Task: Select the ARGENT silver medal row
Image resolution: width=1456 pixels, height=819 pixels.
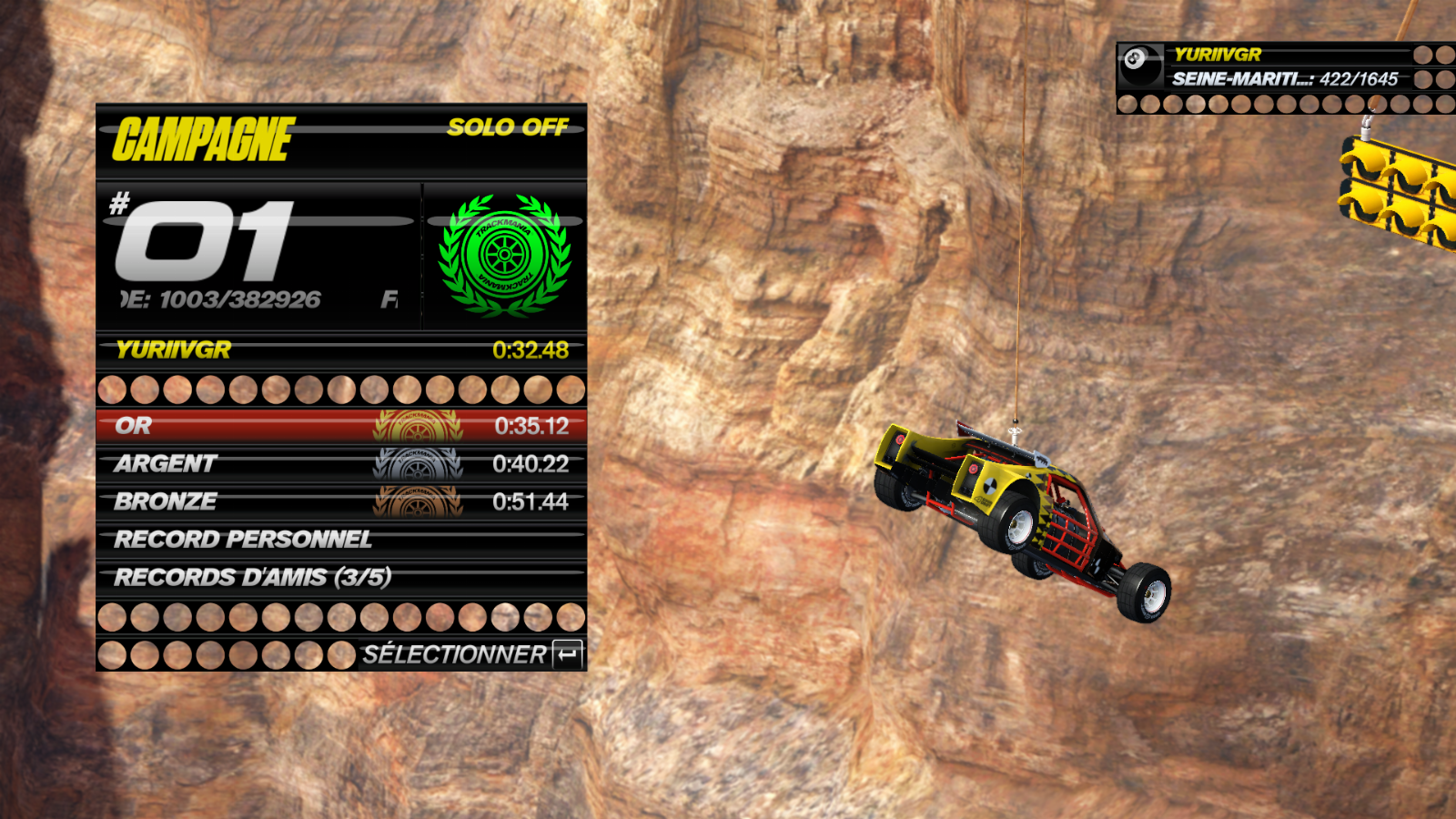Action: pos(341,464)
